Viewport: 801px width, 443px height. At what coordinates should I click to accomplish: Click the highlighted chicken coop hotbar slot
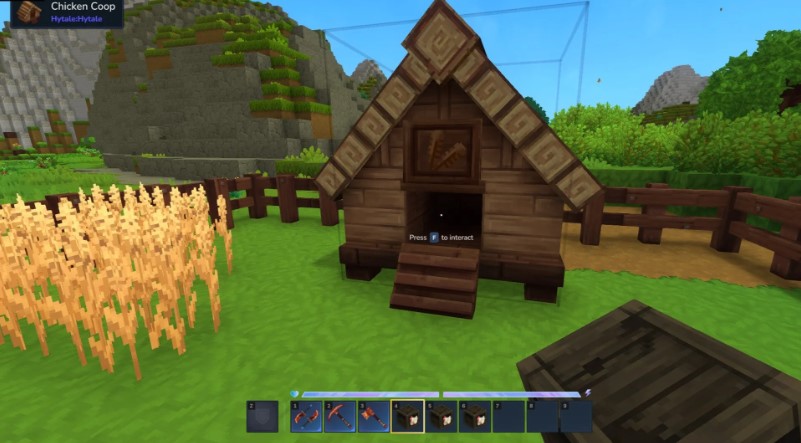pos(408,416)
